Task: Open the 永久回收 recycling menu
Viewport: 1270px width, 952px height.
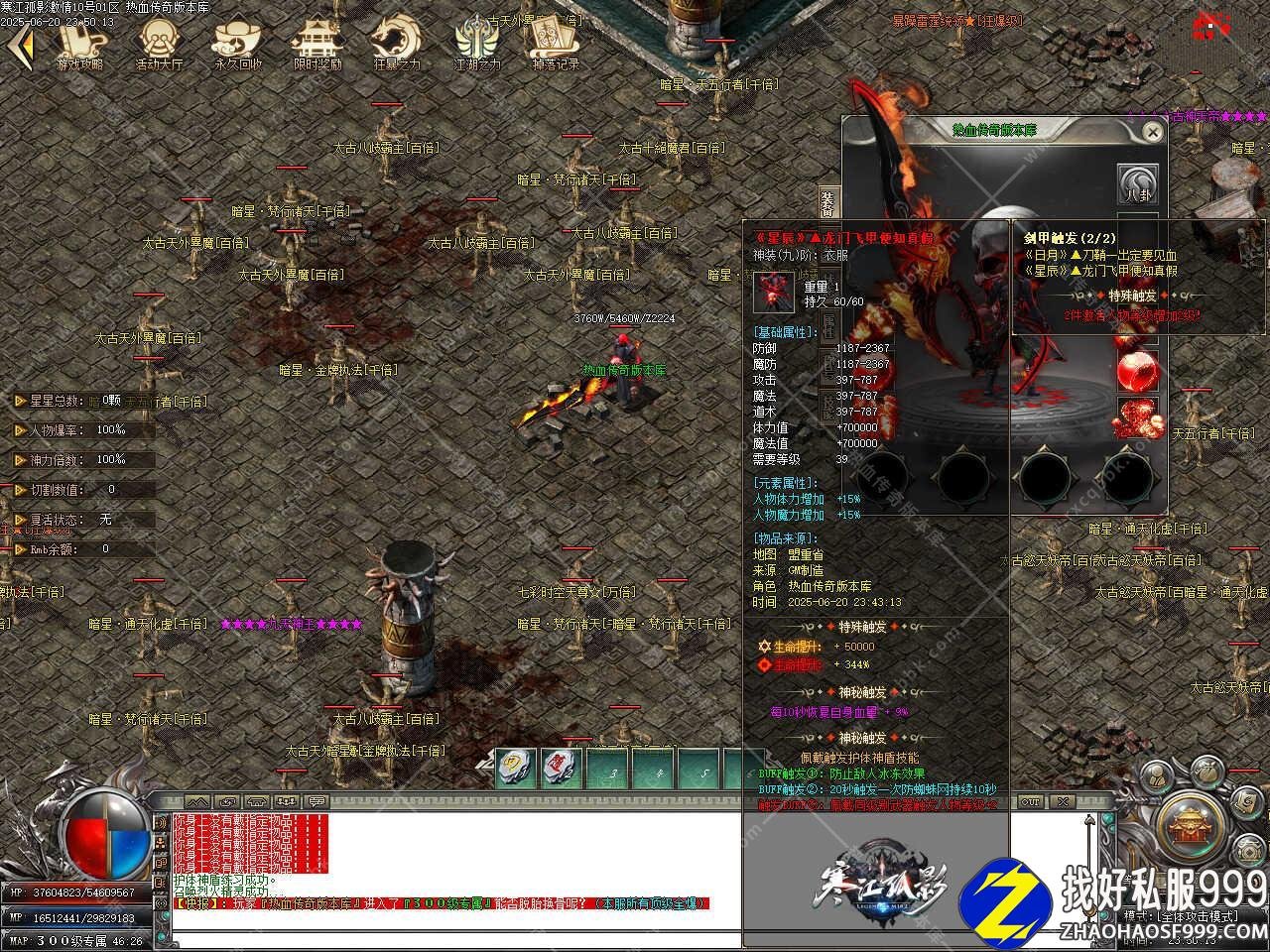Action: [x=238, y=44]
